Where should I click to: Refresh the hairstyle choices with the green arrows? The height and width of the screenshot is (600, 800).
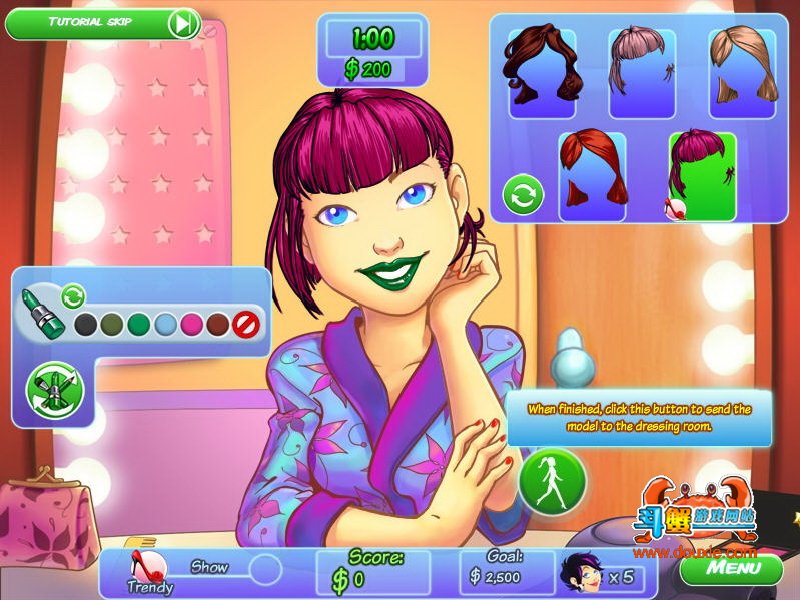(523, 193)
